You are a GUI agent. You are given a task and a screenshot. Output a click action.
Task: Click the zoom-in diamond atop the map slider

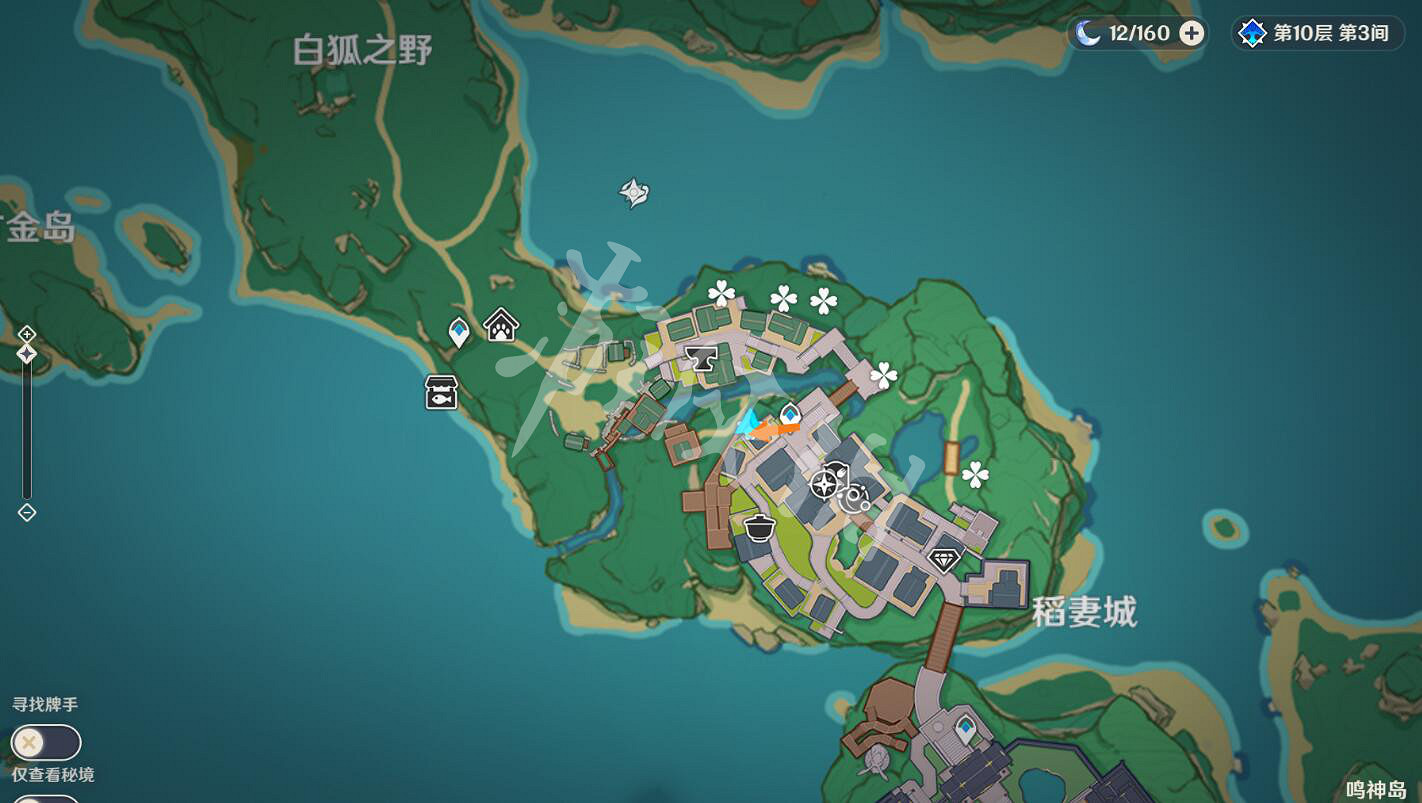[26, 334]
